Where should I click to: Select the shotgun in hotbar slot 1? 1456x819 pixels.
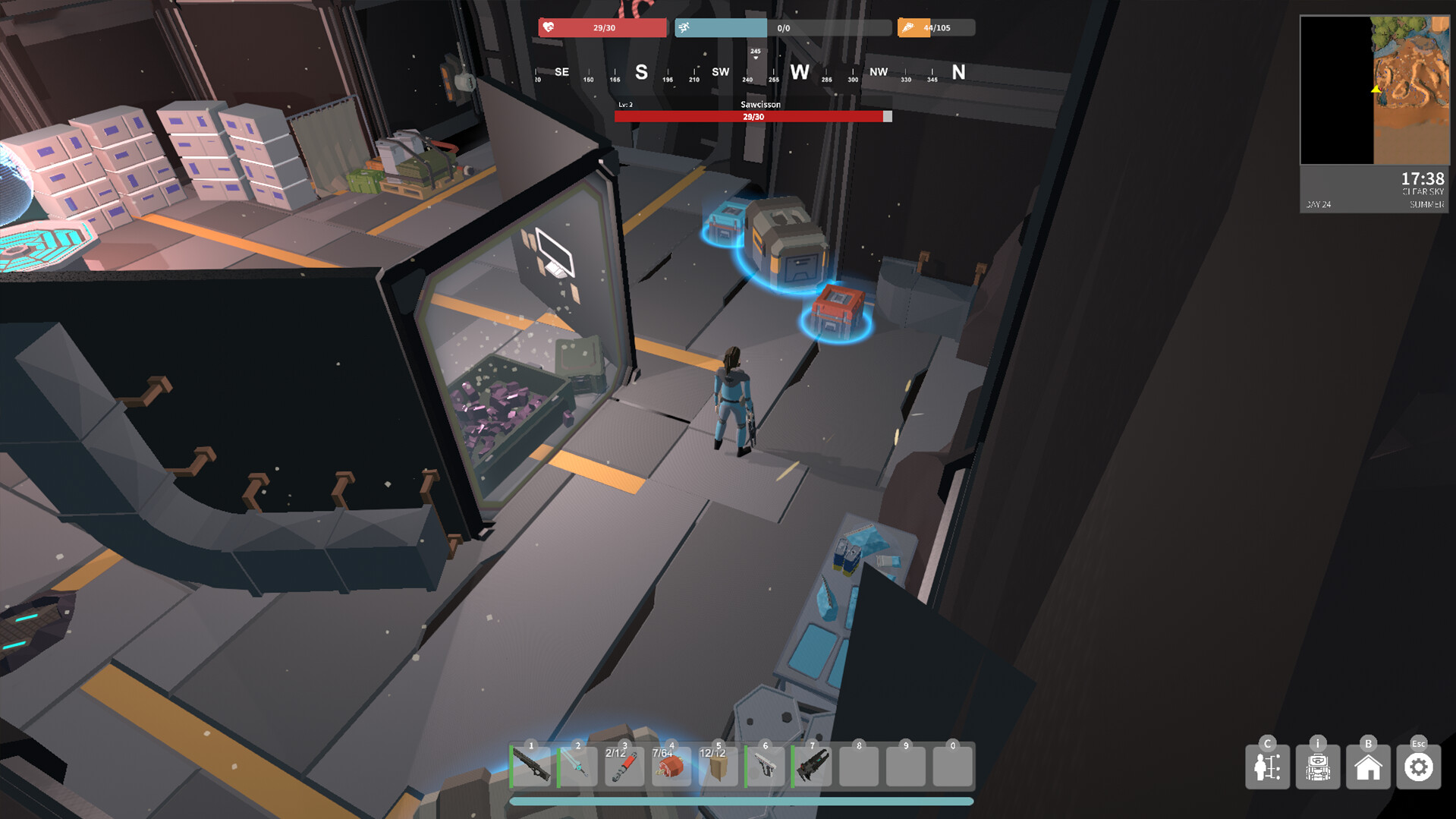click(x=531, y=766)
